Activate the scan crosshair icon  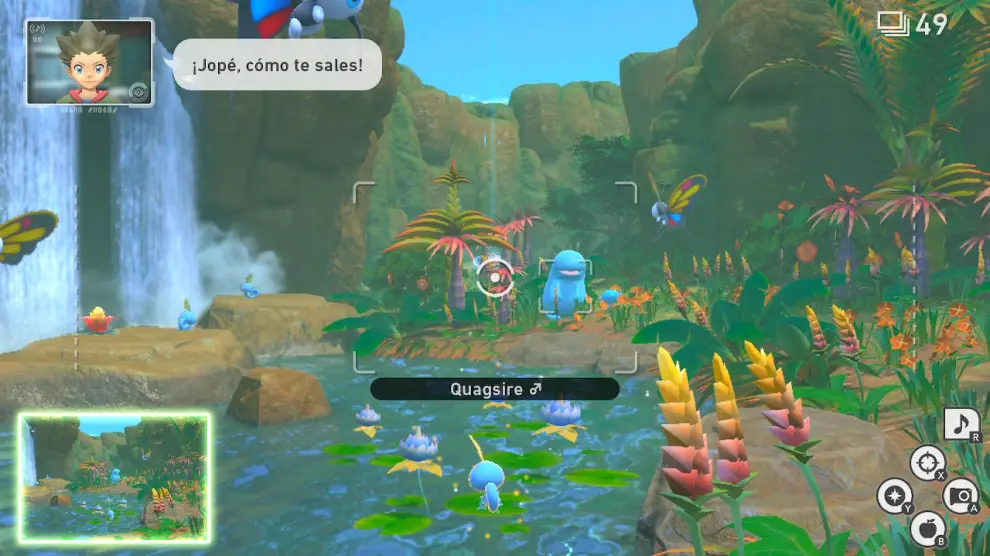click(927, 462)
